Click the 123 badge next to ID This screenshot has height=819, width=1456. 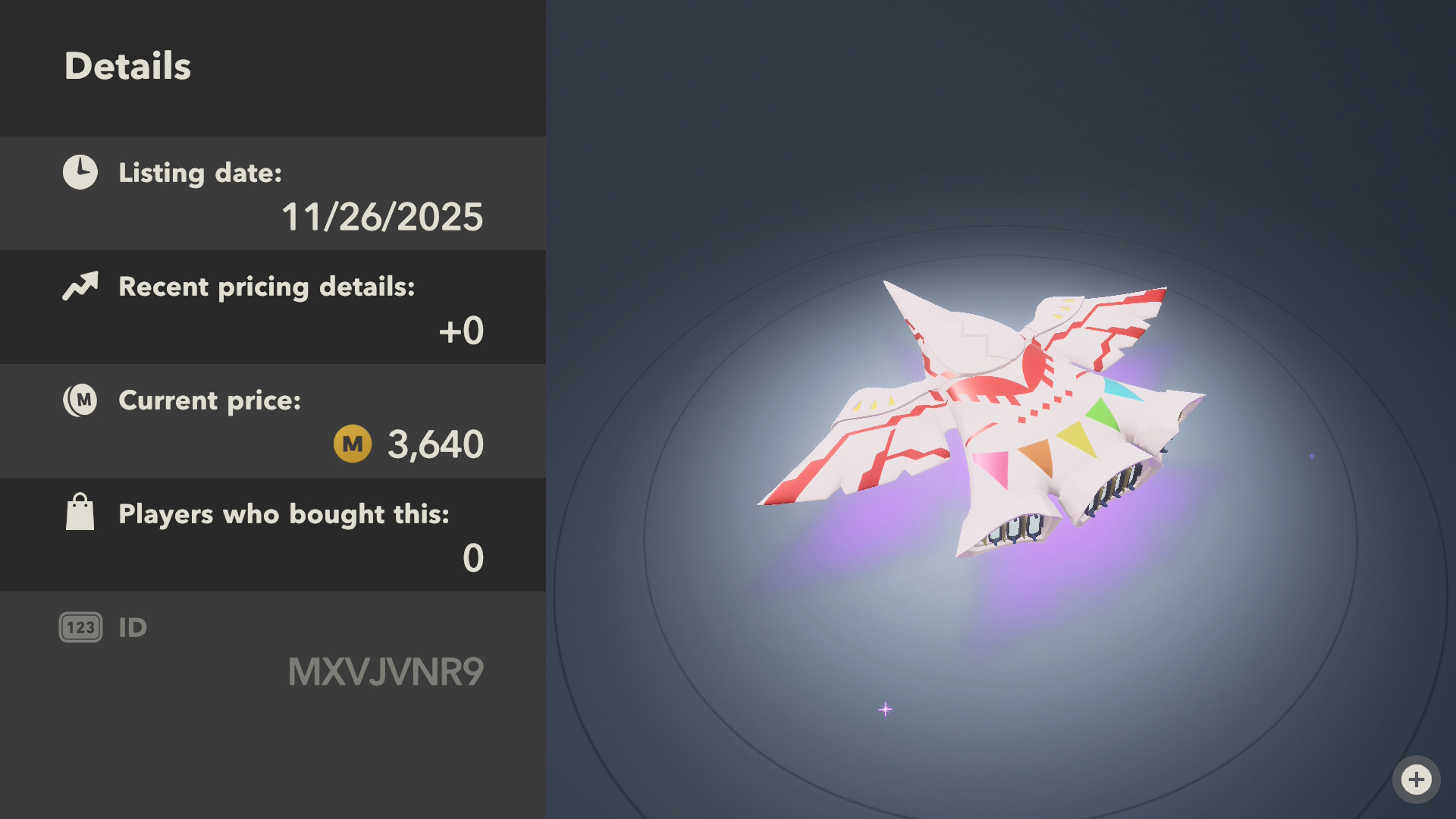[80, 626]
